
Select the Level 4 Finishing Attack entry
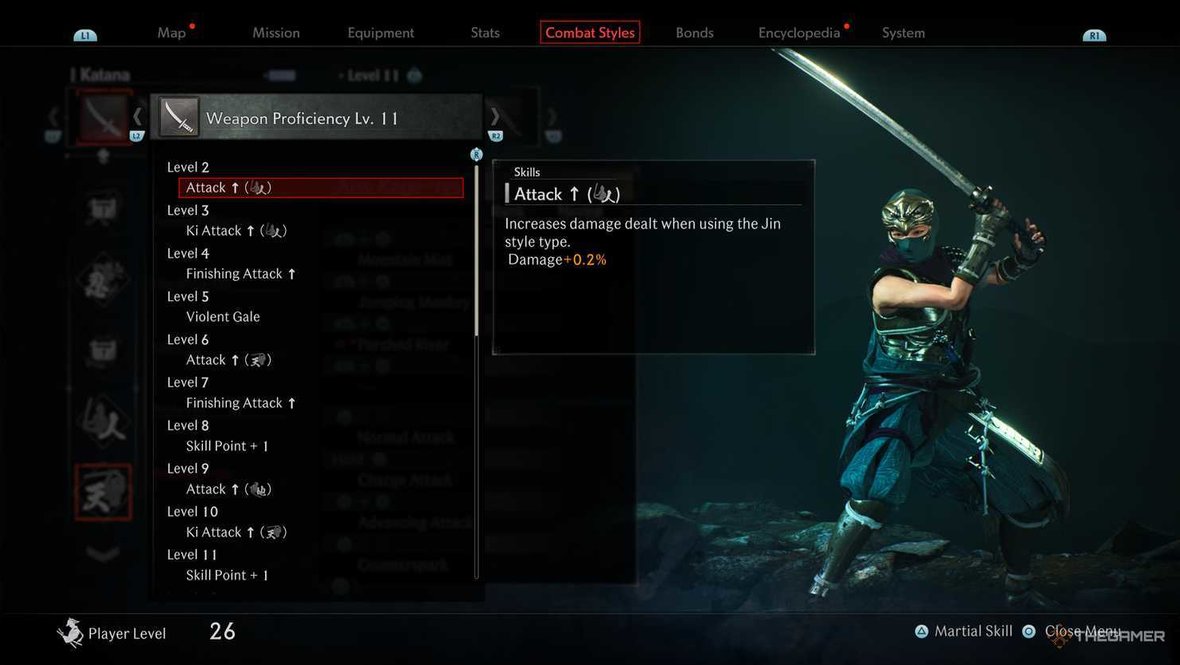click(x=241, y=274)
